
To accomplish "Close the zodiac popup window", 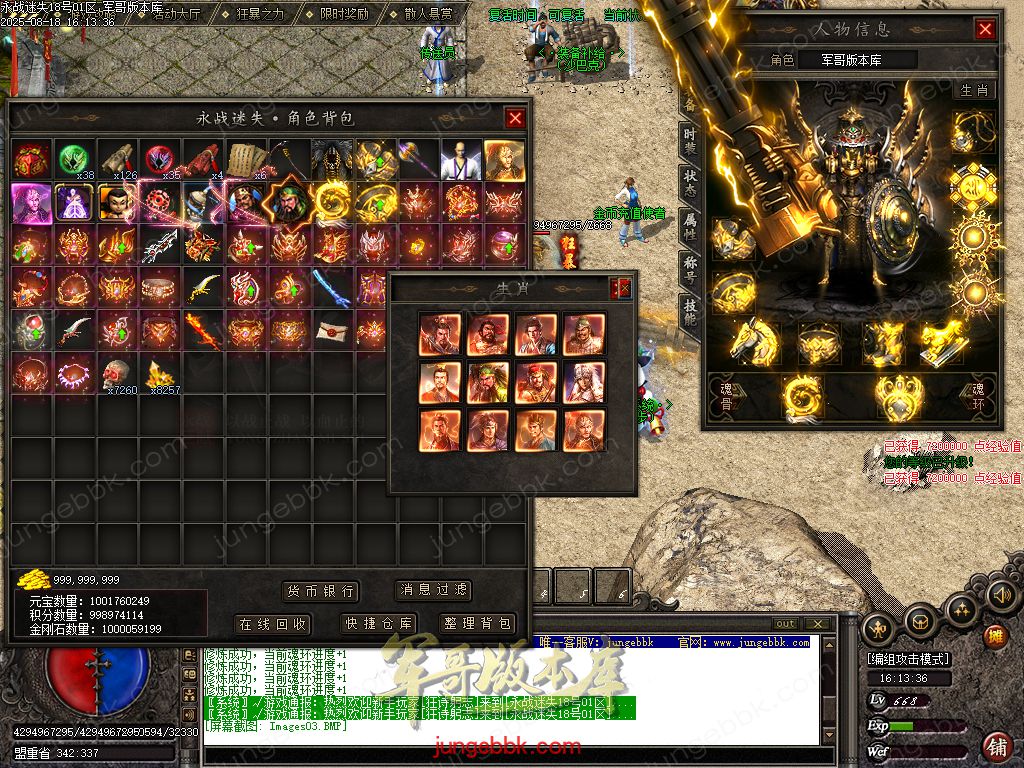I will pyautogui.click(x=623, y=289).
